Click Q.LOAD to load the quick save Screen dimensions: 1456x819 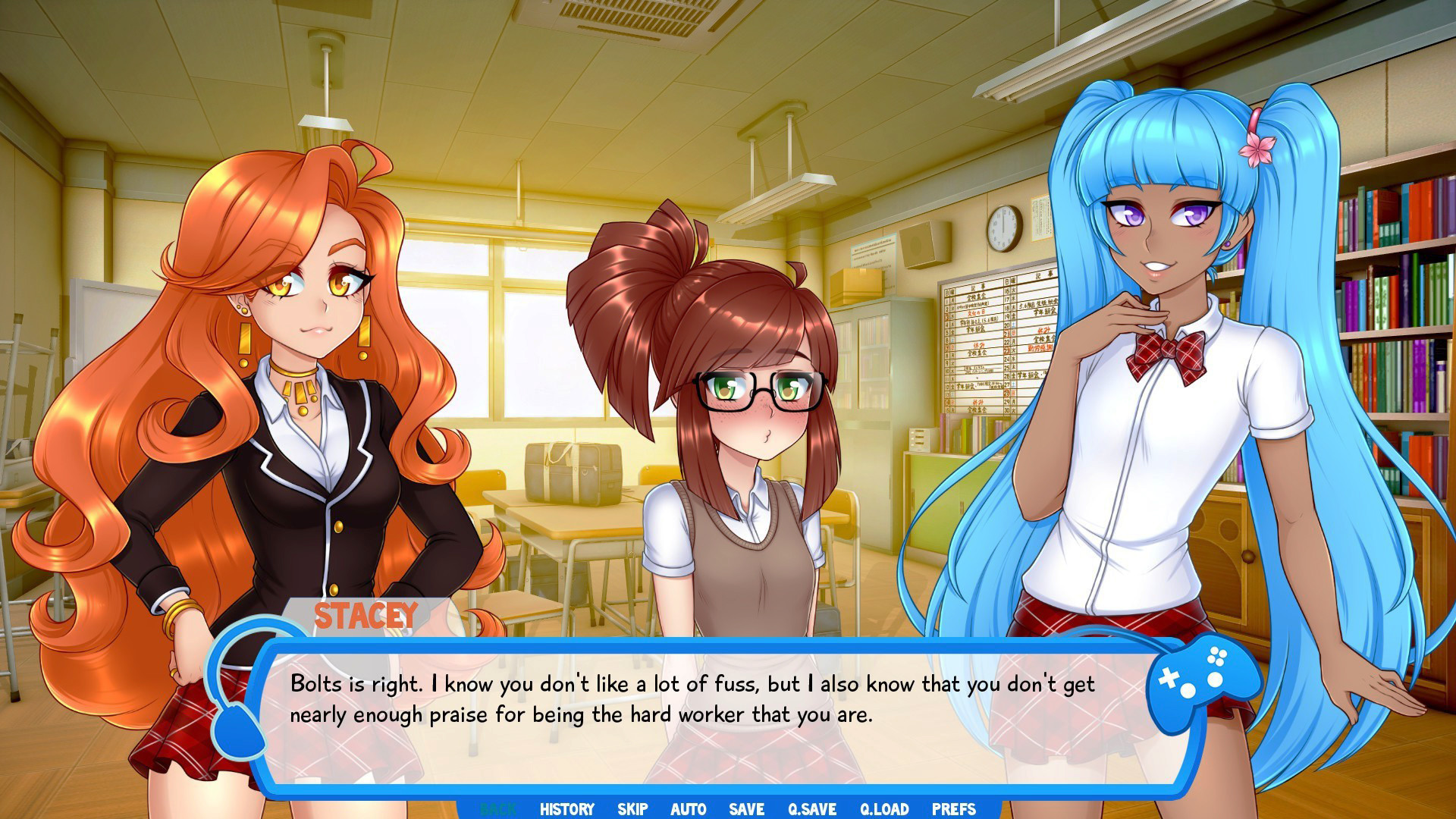point(884,809)
